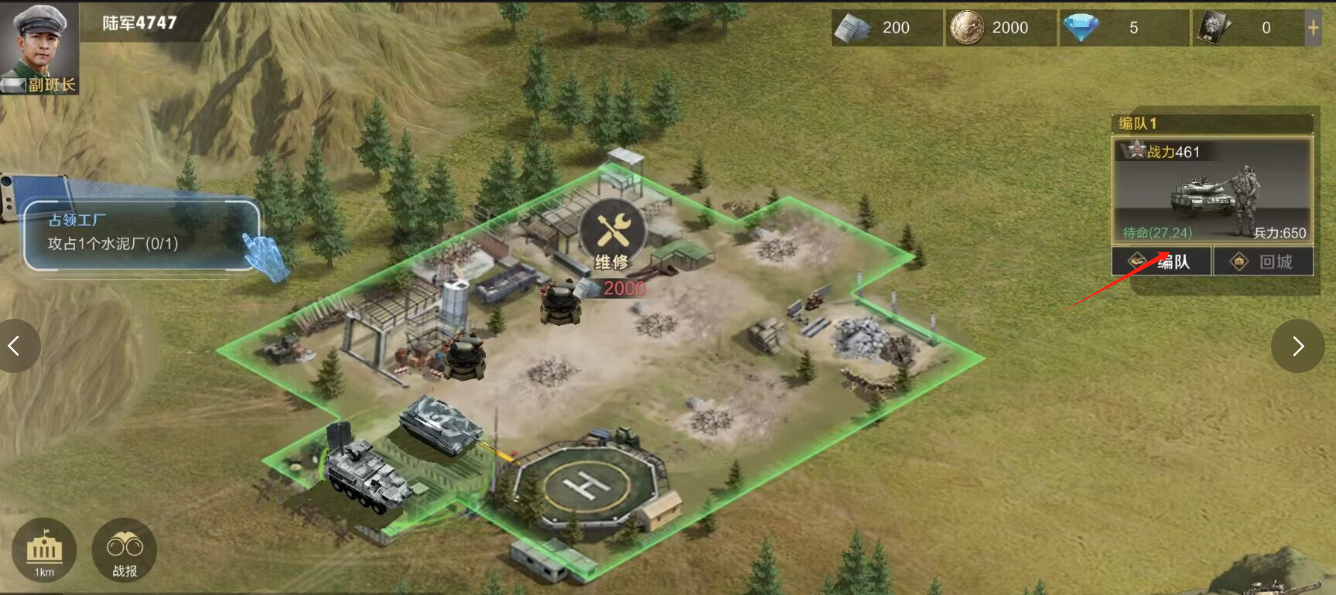Click the left arrow navigation button
1336x595 pixels.
(x=15, y=346)
